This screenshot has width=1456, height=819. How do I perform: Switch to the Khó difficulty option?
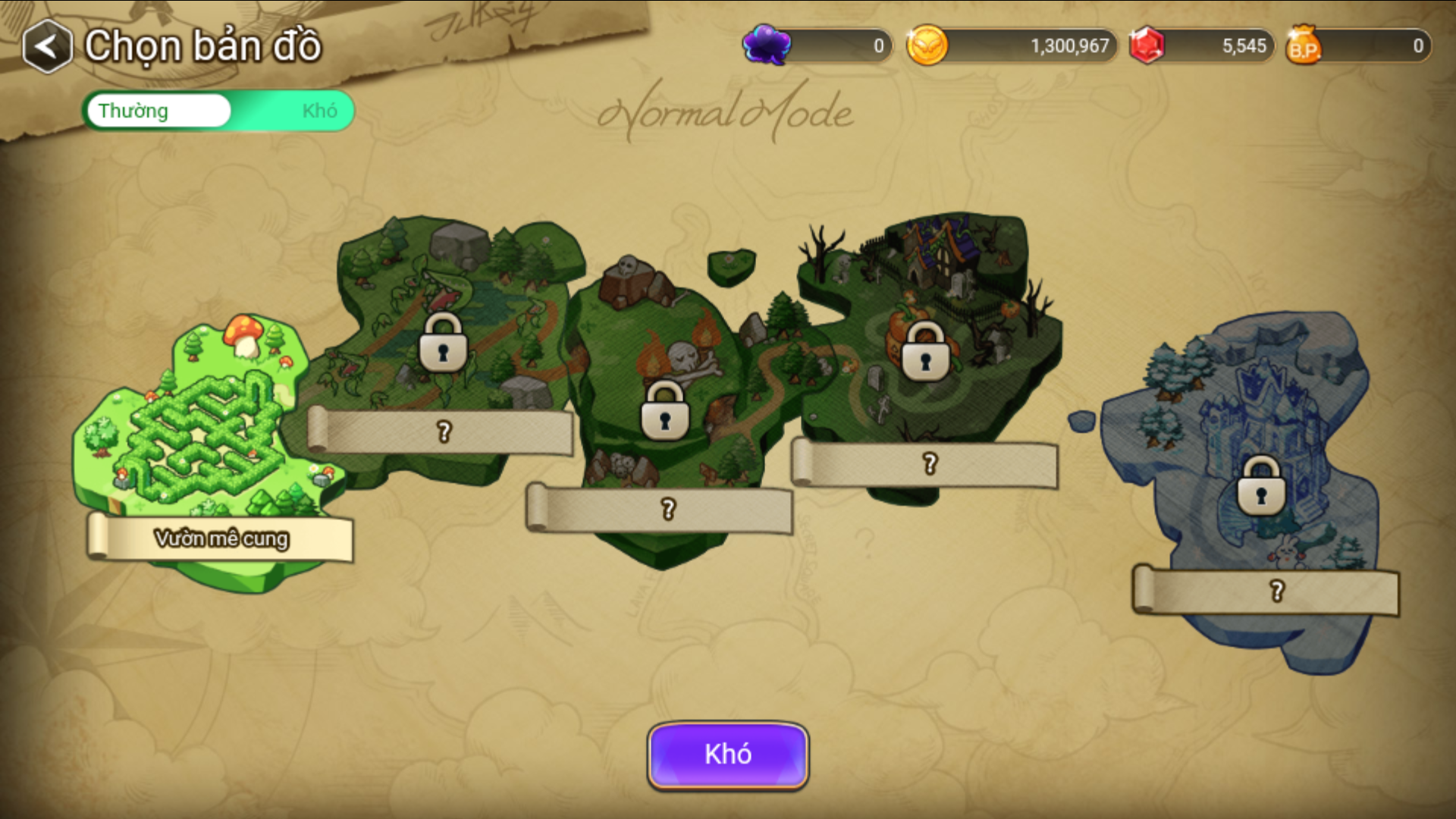point(318,111)
